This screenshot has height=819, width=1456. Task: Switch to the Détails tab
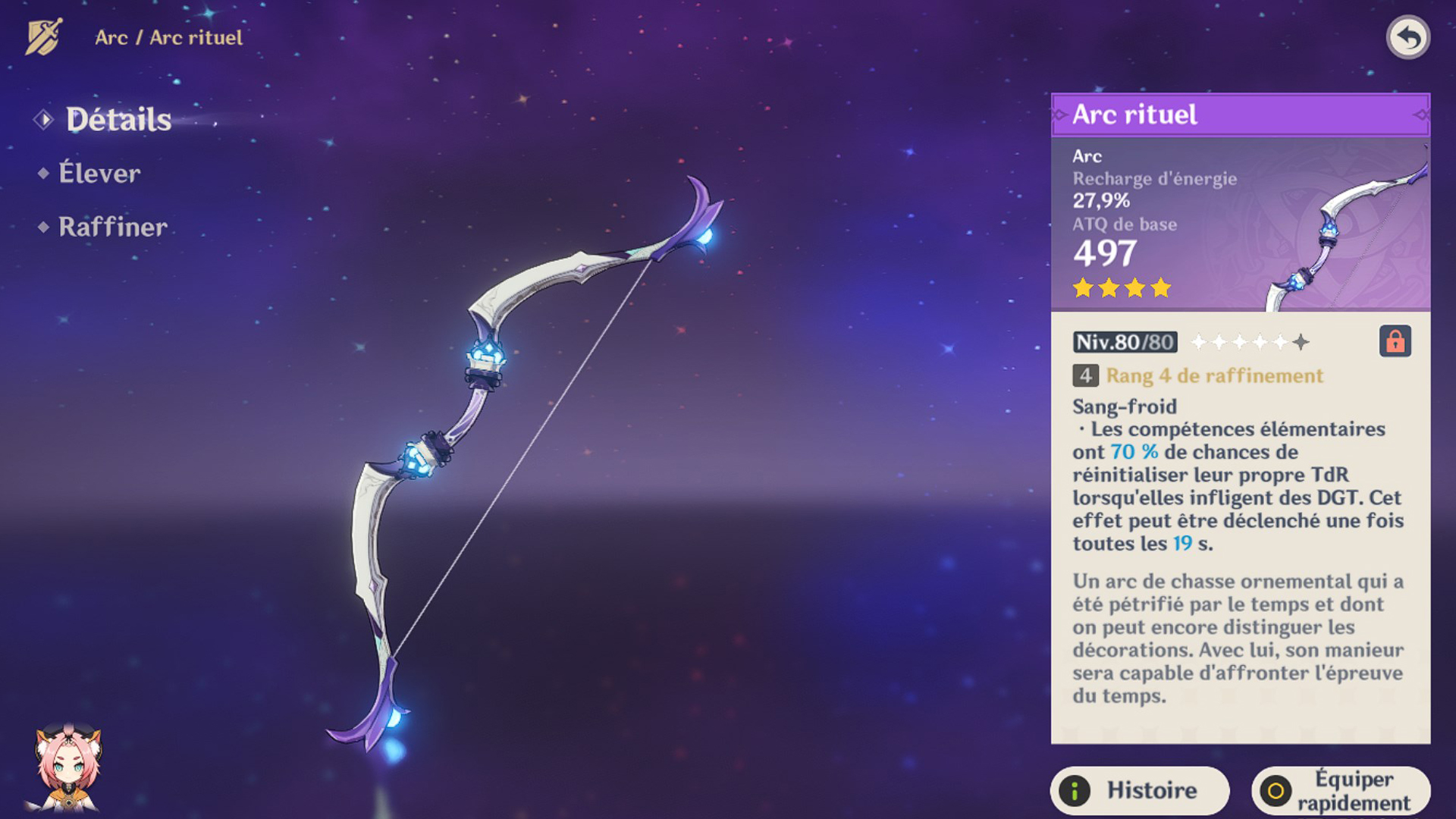coord(118,120)
